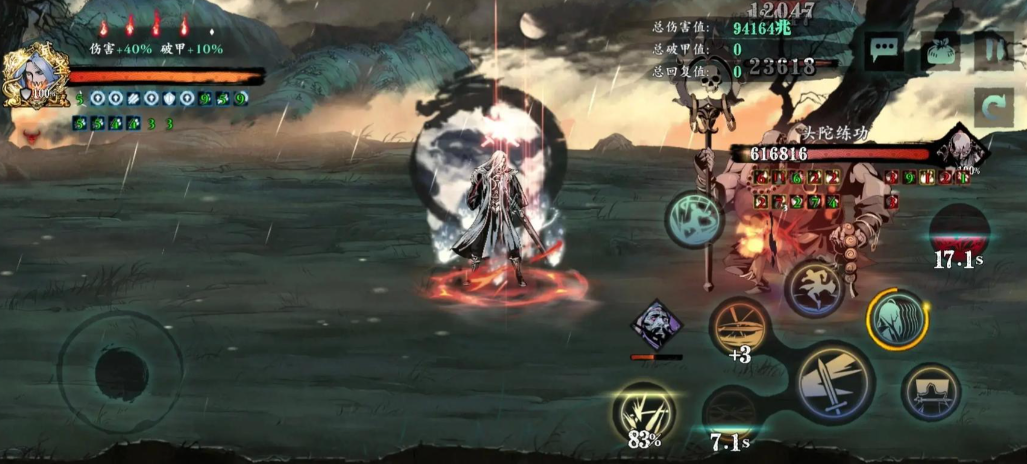The image size is (1027, 464).
Task: Open the chat speech bubble button
Action: [x=884, y=51]
